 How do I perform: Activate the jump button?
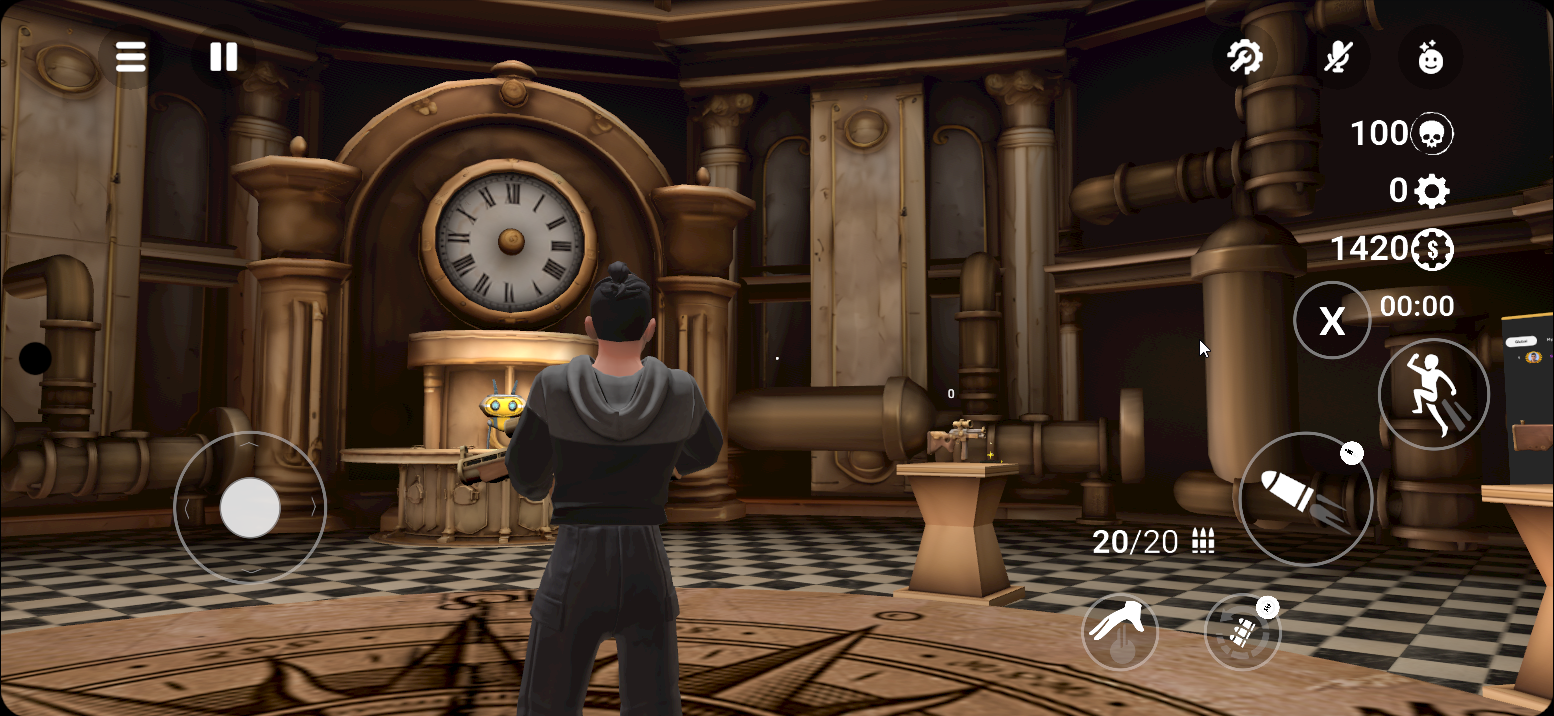[1433, 394]
